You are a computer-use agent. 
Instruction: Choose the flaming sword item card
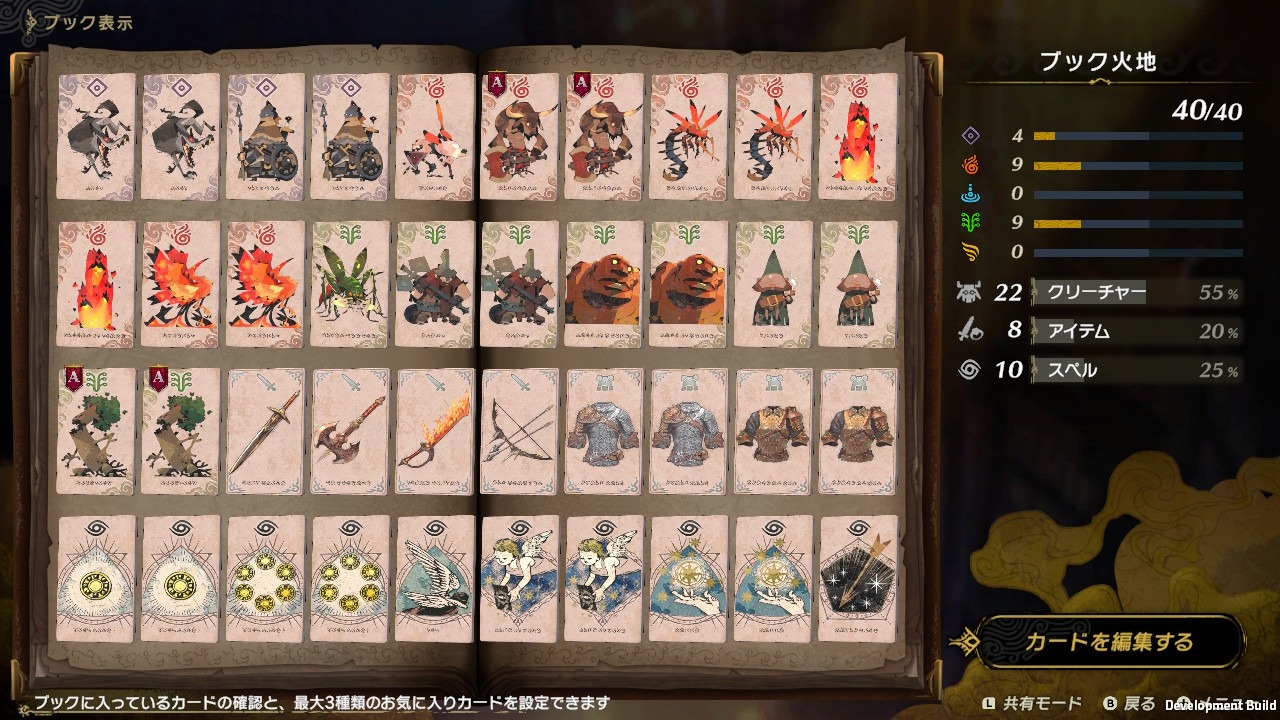[436, 431]
